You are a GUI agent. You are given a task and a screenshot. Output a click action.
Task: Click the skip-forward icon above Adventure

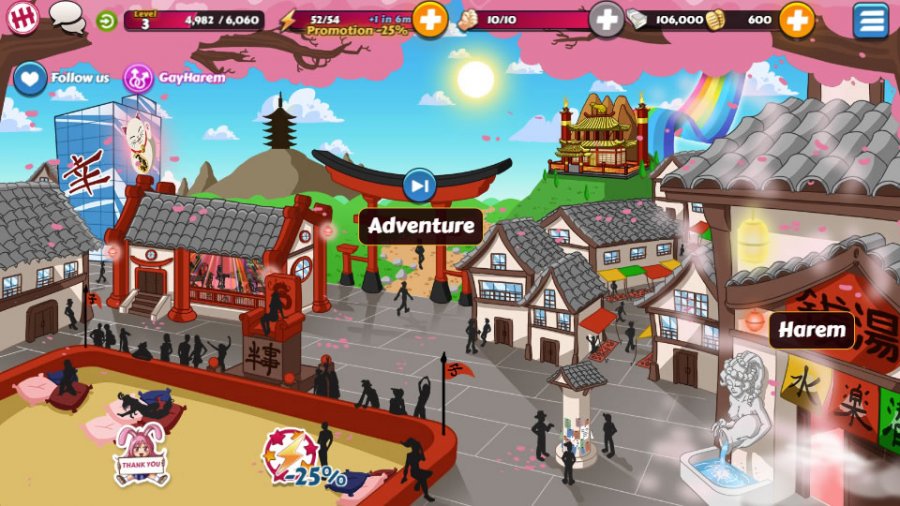click(420, 185)
